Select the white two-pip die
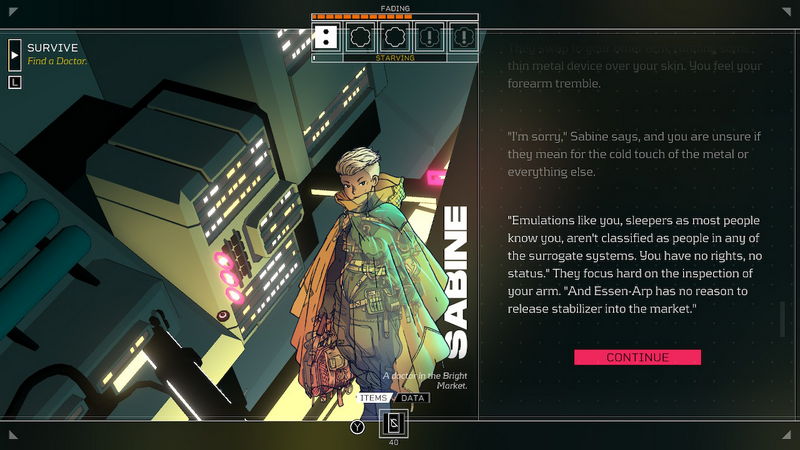Viewport: 800px width, 450px height. point(325,38)
